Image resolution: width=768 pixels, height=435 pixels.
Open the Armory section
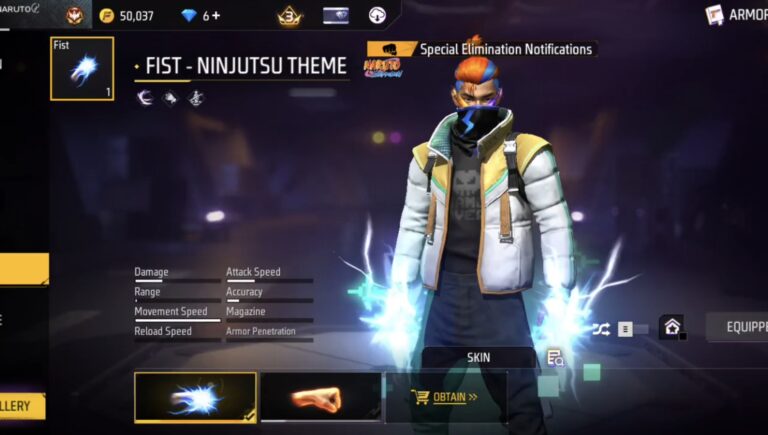(738, 15)
